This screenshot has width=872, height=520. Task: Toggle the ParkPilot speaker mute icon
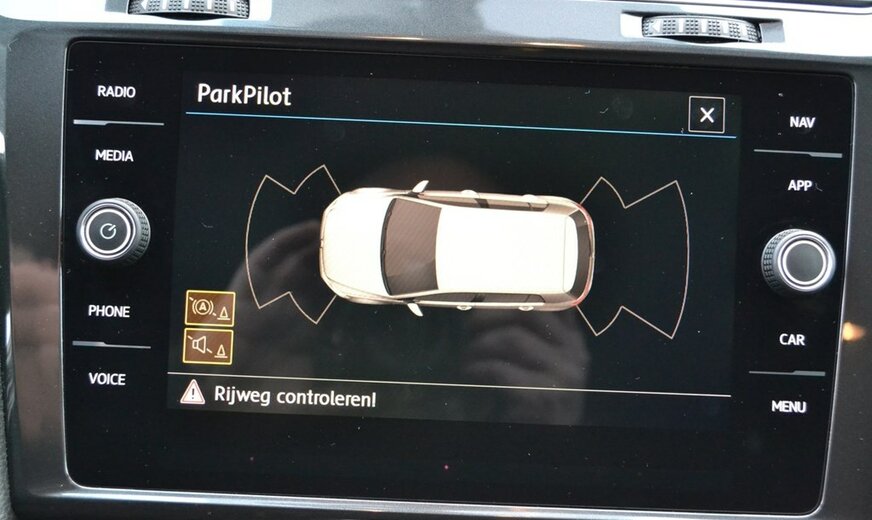tap(209, 346)
